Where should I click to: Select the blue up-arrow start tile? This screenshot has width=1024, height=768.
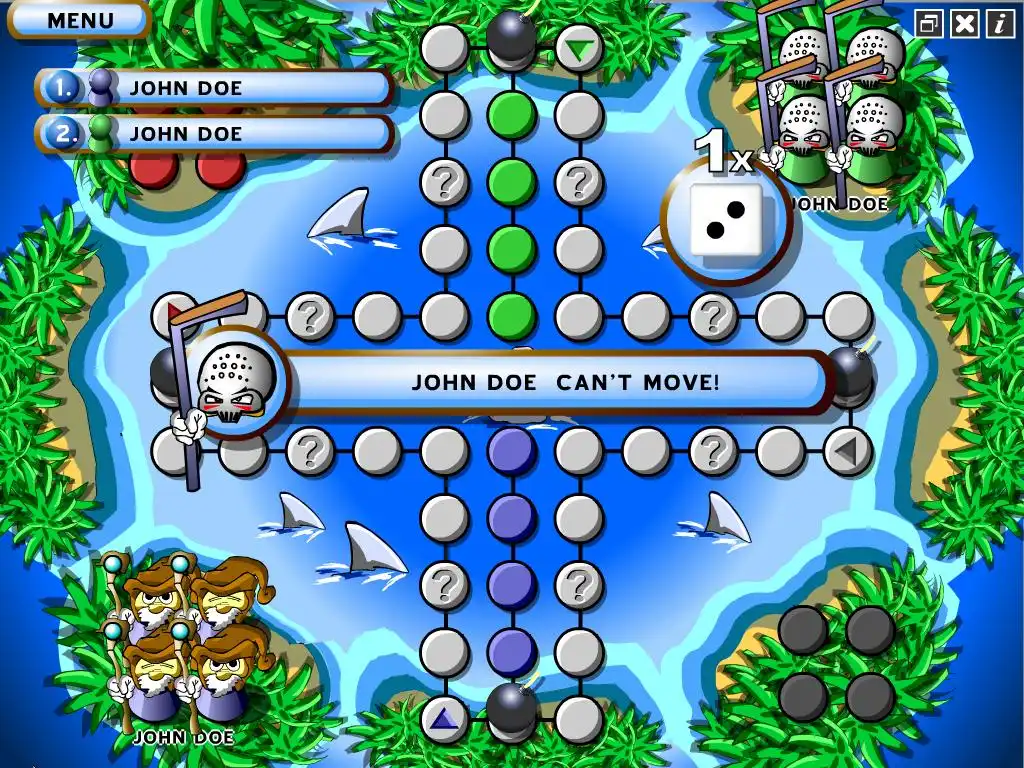444,718
